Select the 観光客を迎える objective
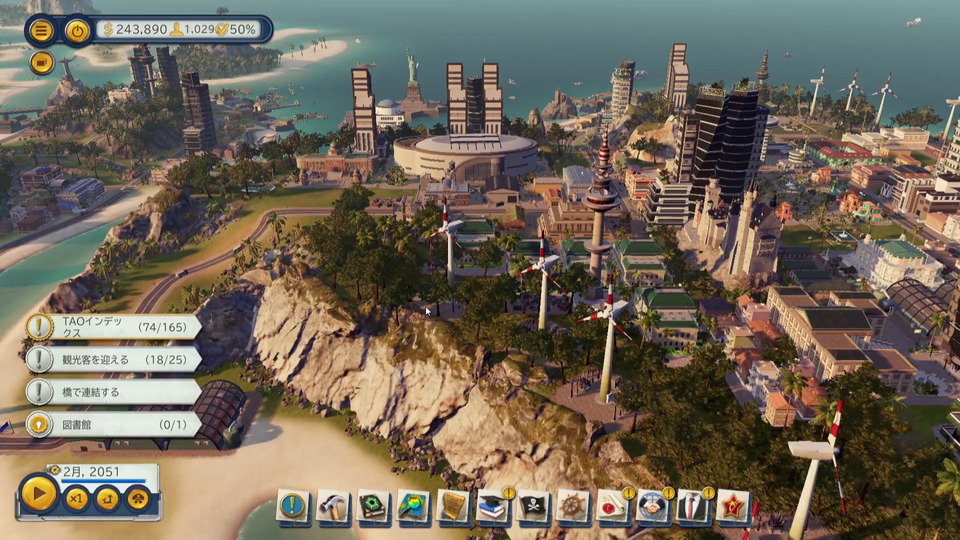The width and height of the screenshot is (960, 540). 110,359
